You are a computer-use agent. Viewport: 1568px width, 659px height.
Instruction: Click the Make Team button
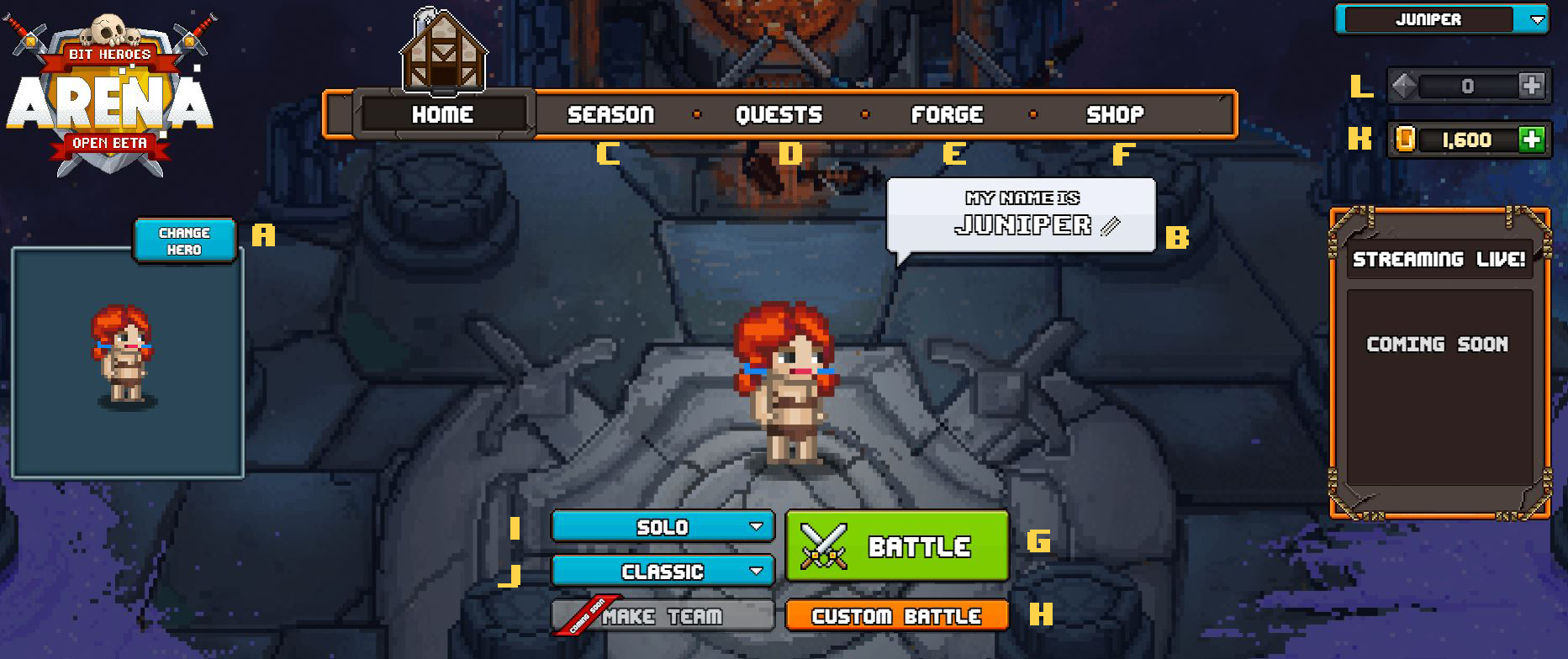coord(663,616)
